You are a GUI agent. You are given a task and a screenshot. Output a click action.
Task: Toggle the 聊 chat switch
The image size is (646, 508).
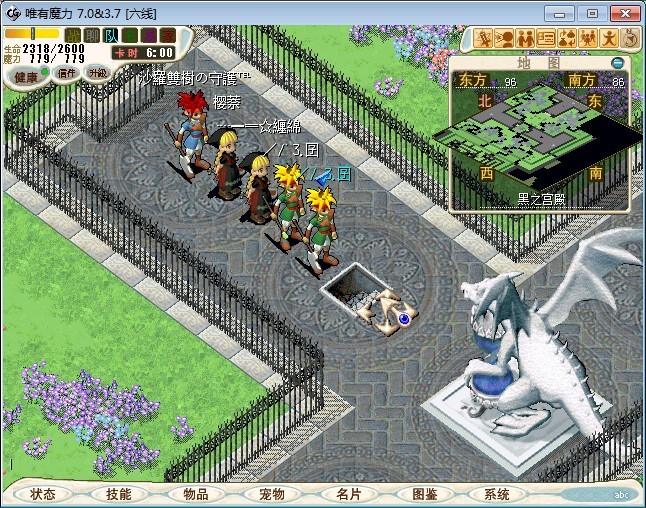[91, 35]
